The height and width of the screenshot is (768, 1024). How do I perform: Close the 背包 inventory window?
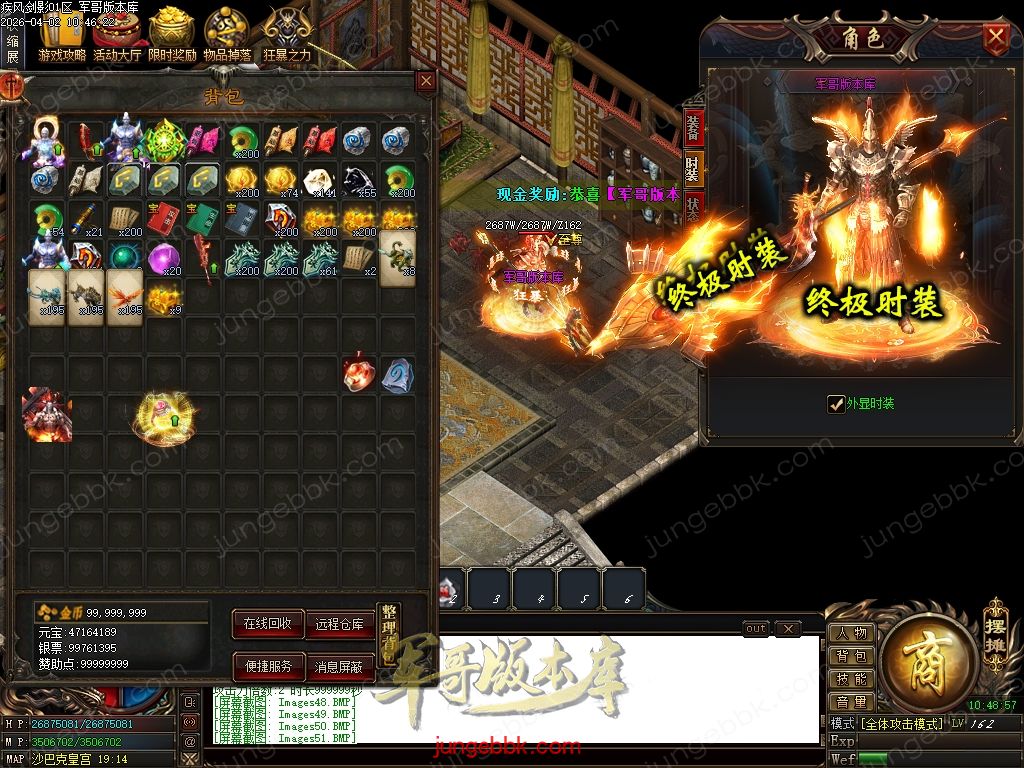coord(426,81)
